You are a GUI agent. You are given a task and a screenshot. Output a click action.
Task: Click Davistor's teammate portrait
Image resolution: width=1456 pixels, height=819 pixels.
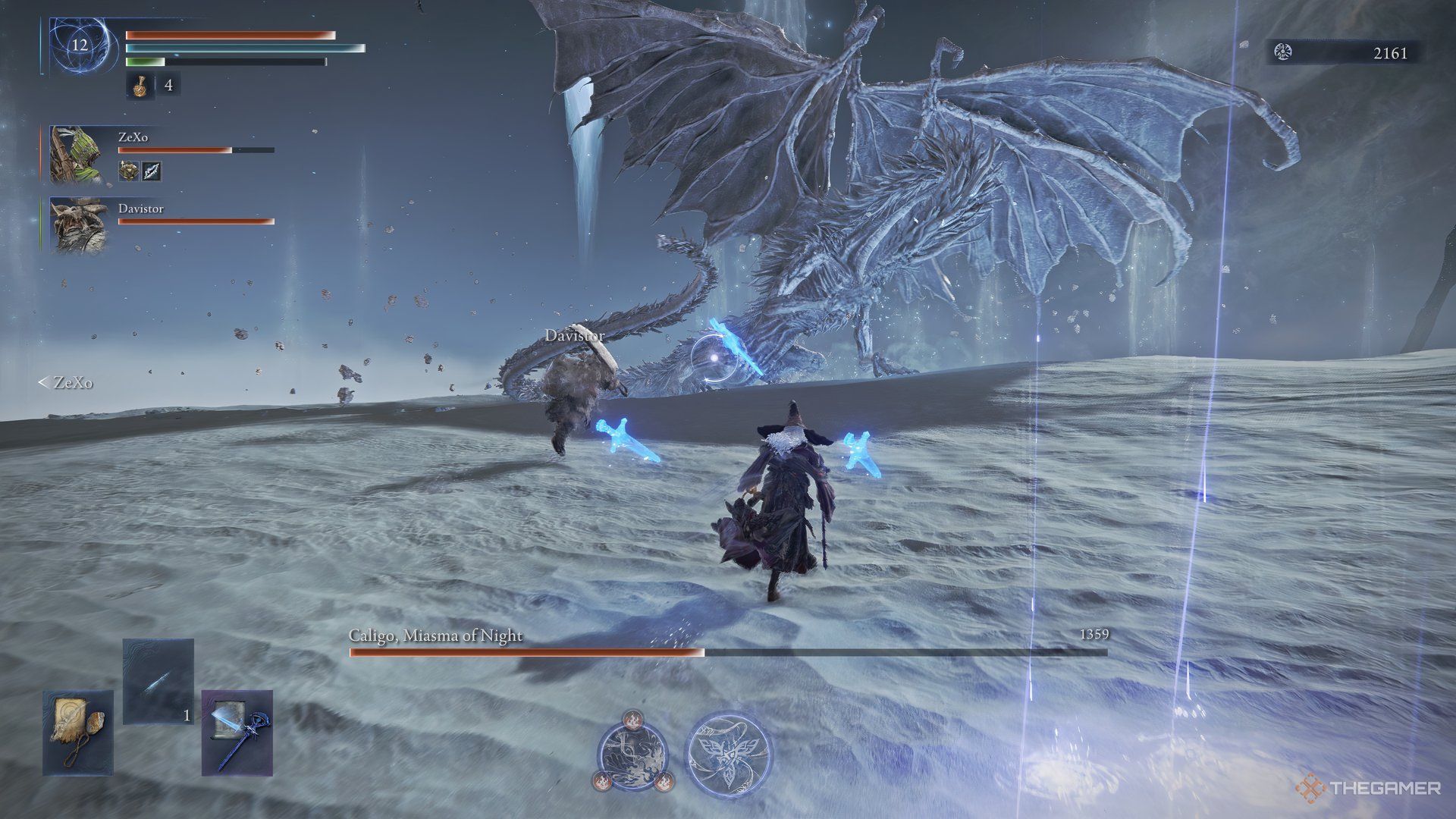[75, 225]
